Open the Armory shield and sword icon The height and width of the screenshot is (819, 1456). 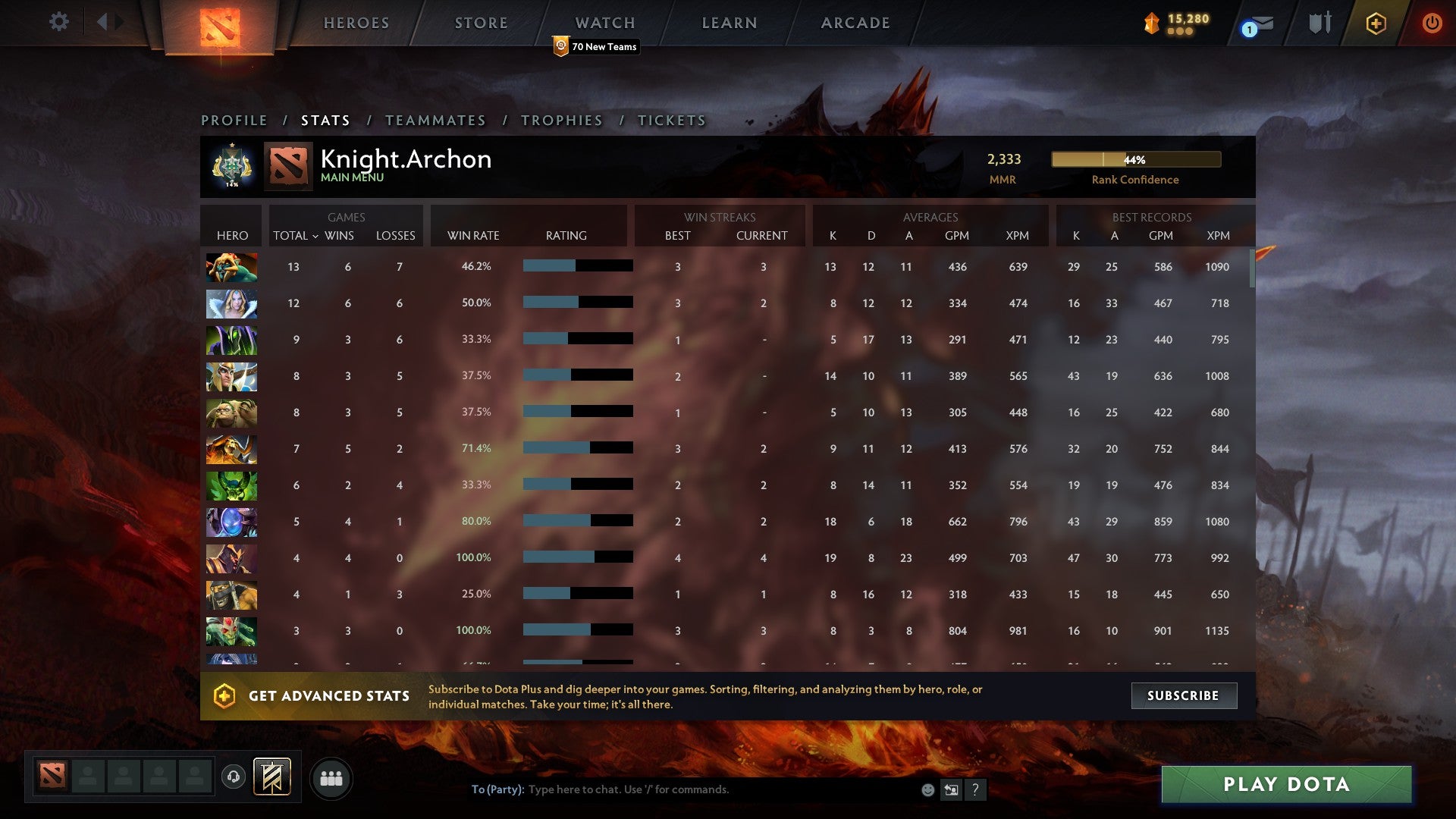click(1319, 23)
